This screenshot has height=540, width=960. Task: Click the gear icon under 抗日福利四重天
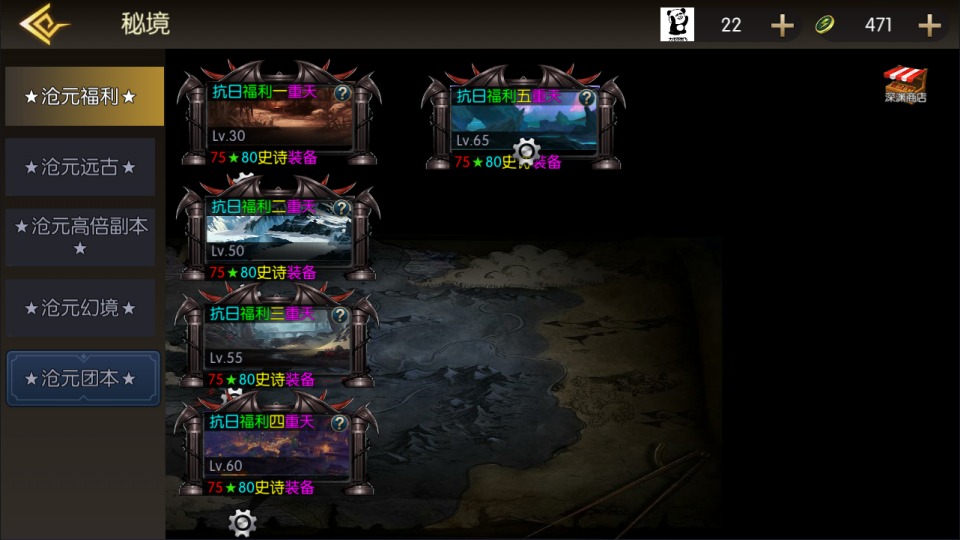pyautogui.click(x=242, y=522)
